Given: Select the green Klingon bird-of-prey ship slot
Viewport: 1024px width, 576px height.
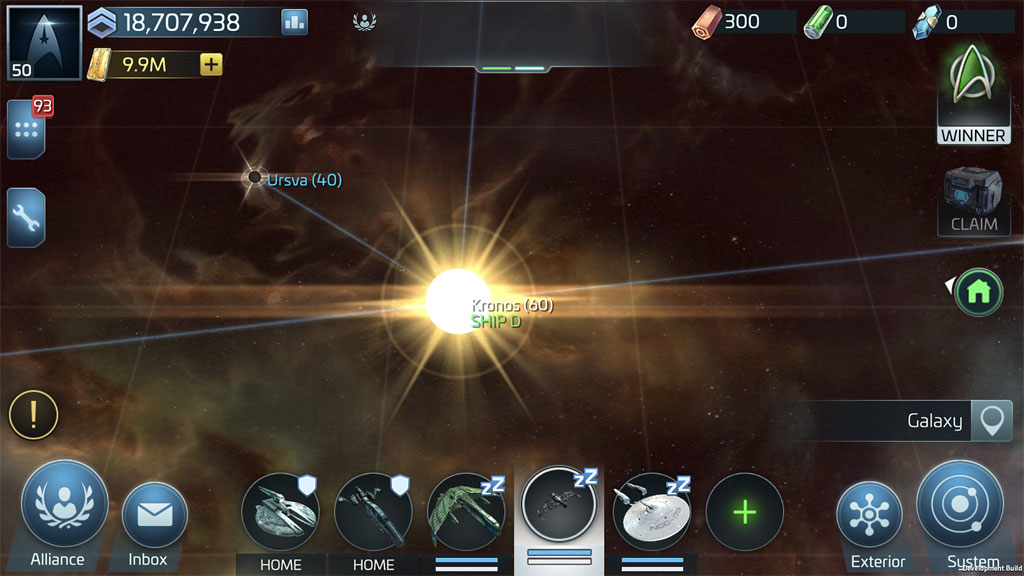Looking at the screenshot, I should [x=466, y=512].
